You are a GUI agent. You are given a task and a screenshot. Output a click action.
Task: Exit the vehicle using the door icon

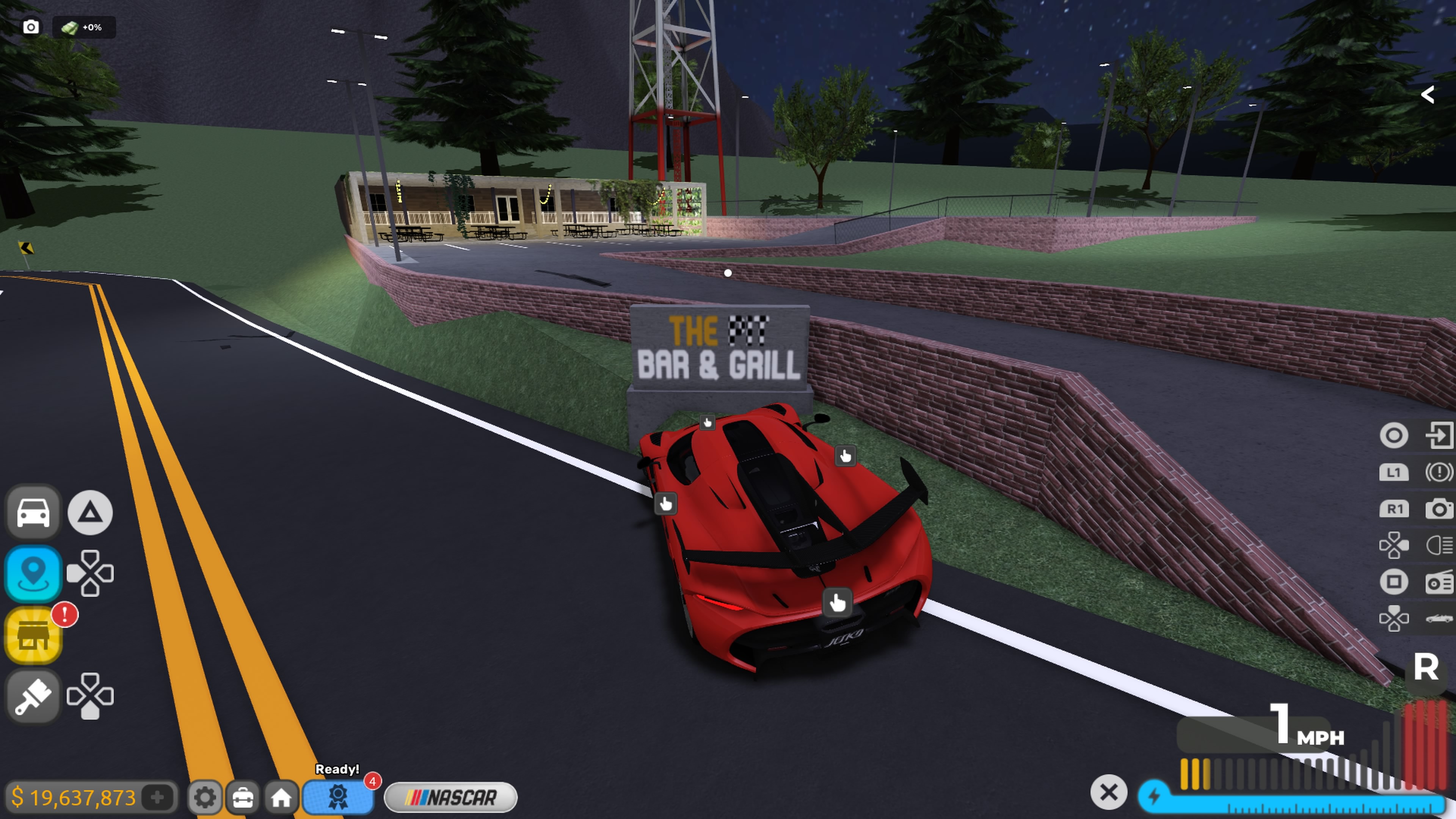point(1439,435)
